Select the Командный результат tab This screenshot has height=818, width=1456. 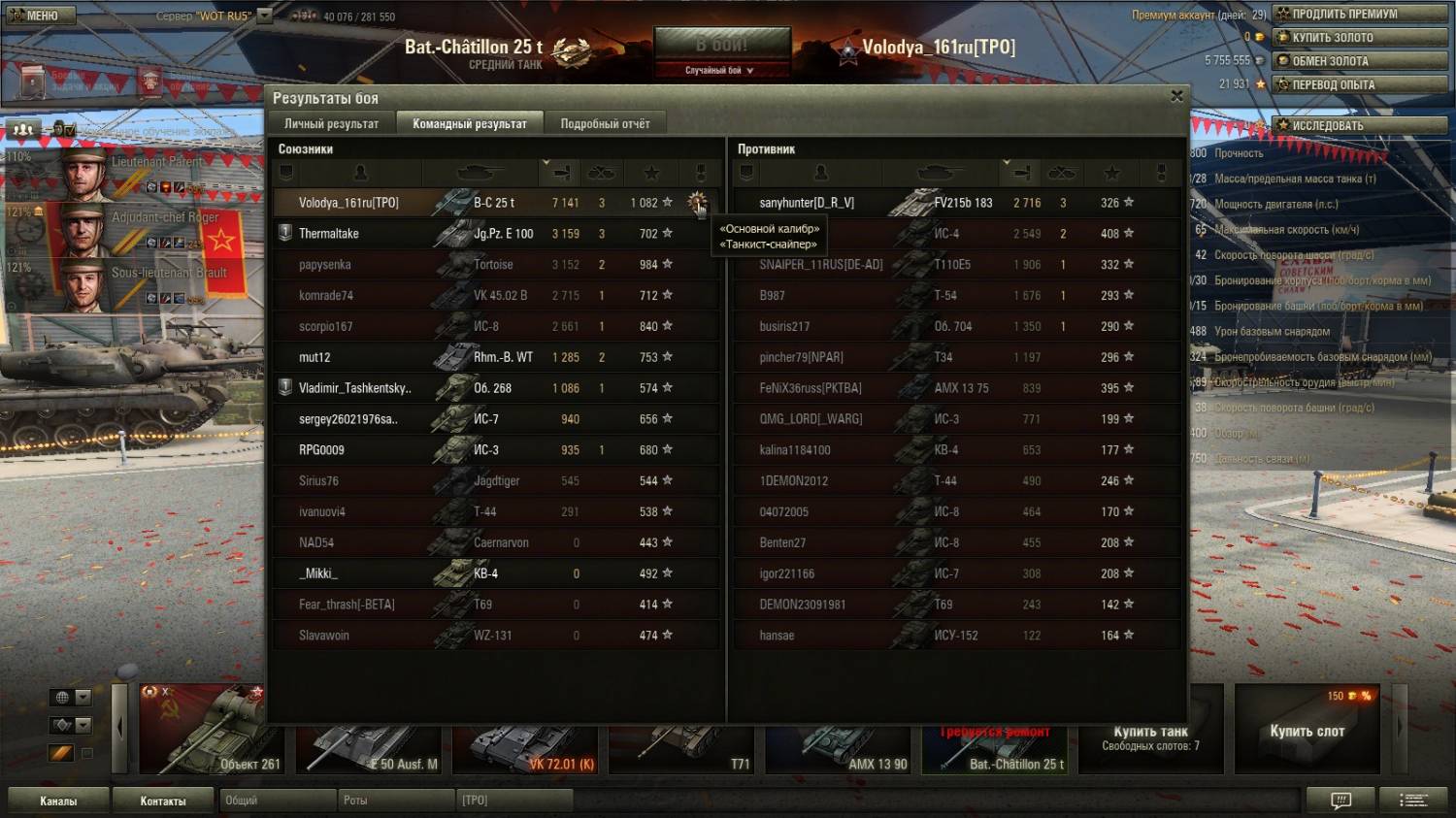click(x=470, y=123)
